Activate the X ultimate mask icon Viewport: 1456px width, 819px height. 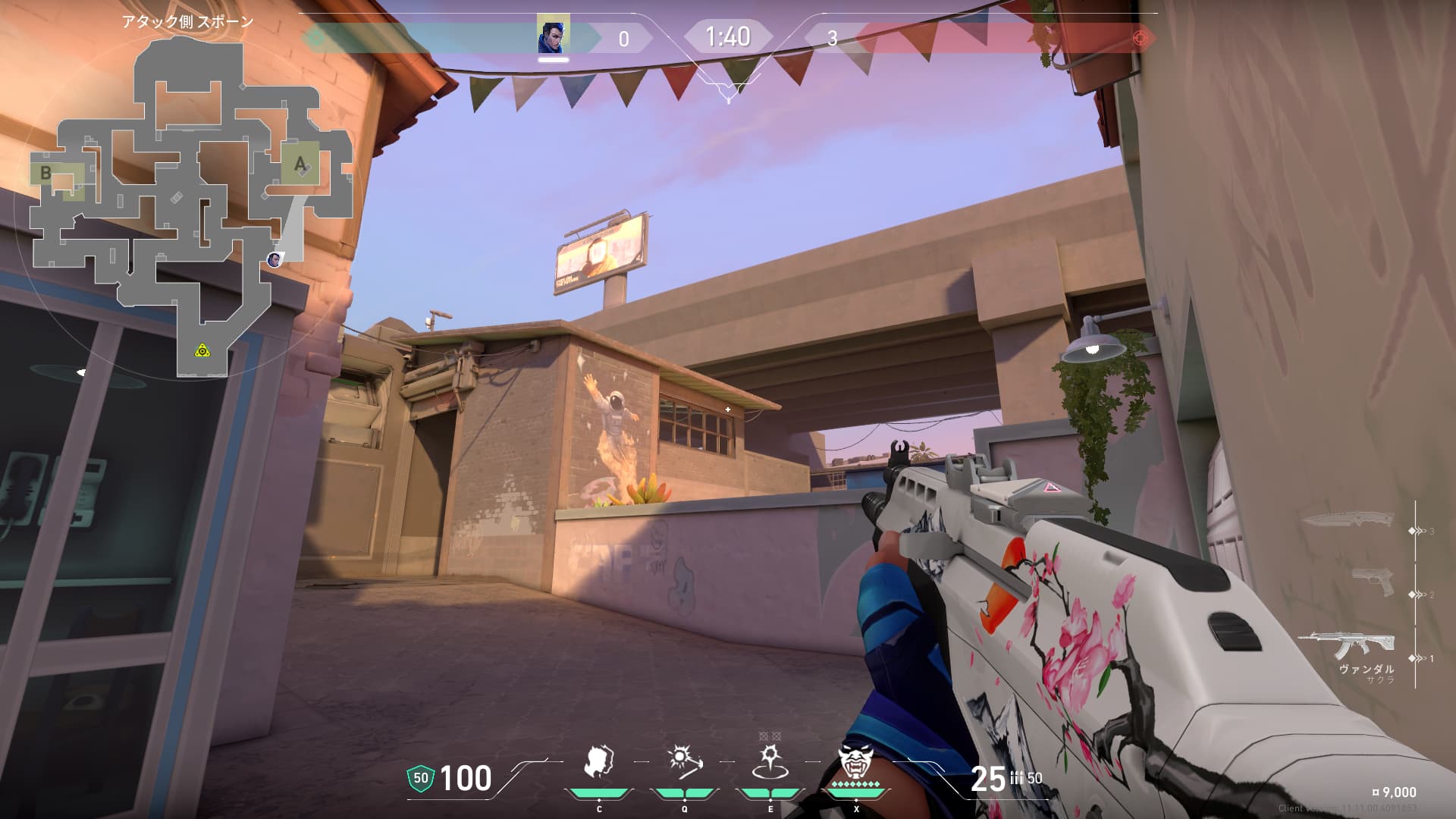(x=855, y=762)
